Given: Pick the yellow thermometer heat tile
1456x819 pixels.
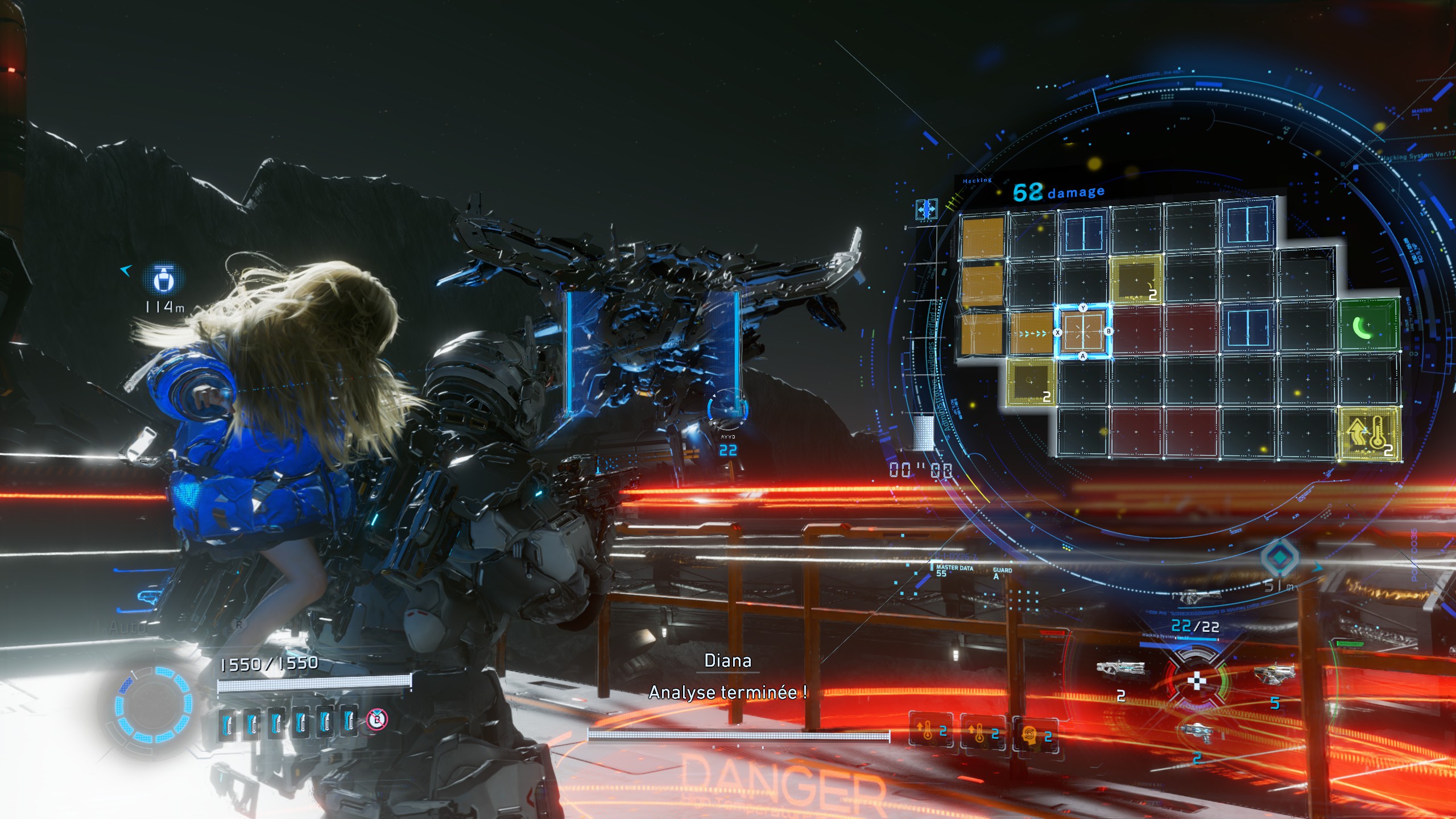Looking at the screenshot, I should point(1370,434).
